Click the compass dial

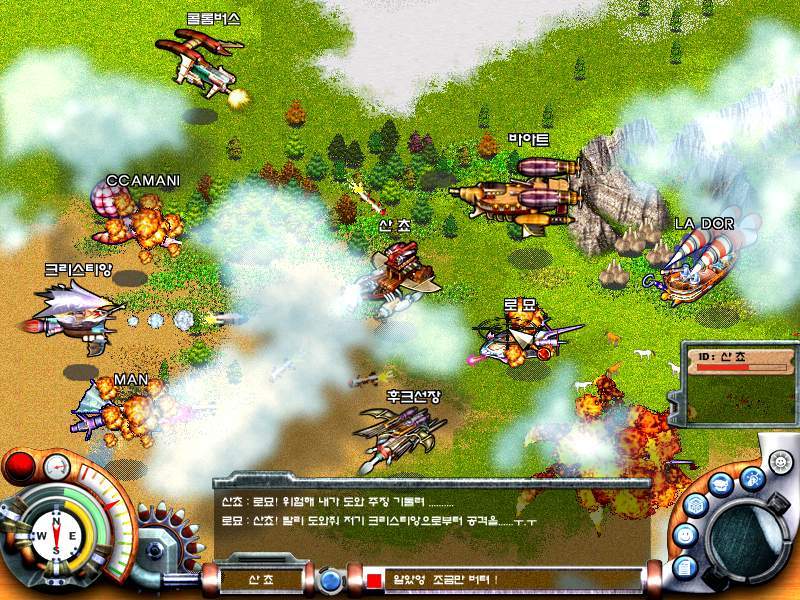click(x=57, y=536)
